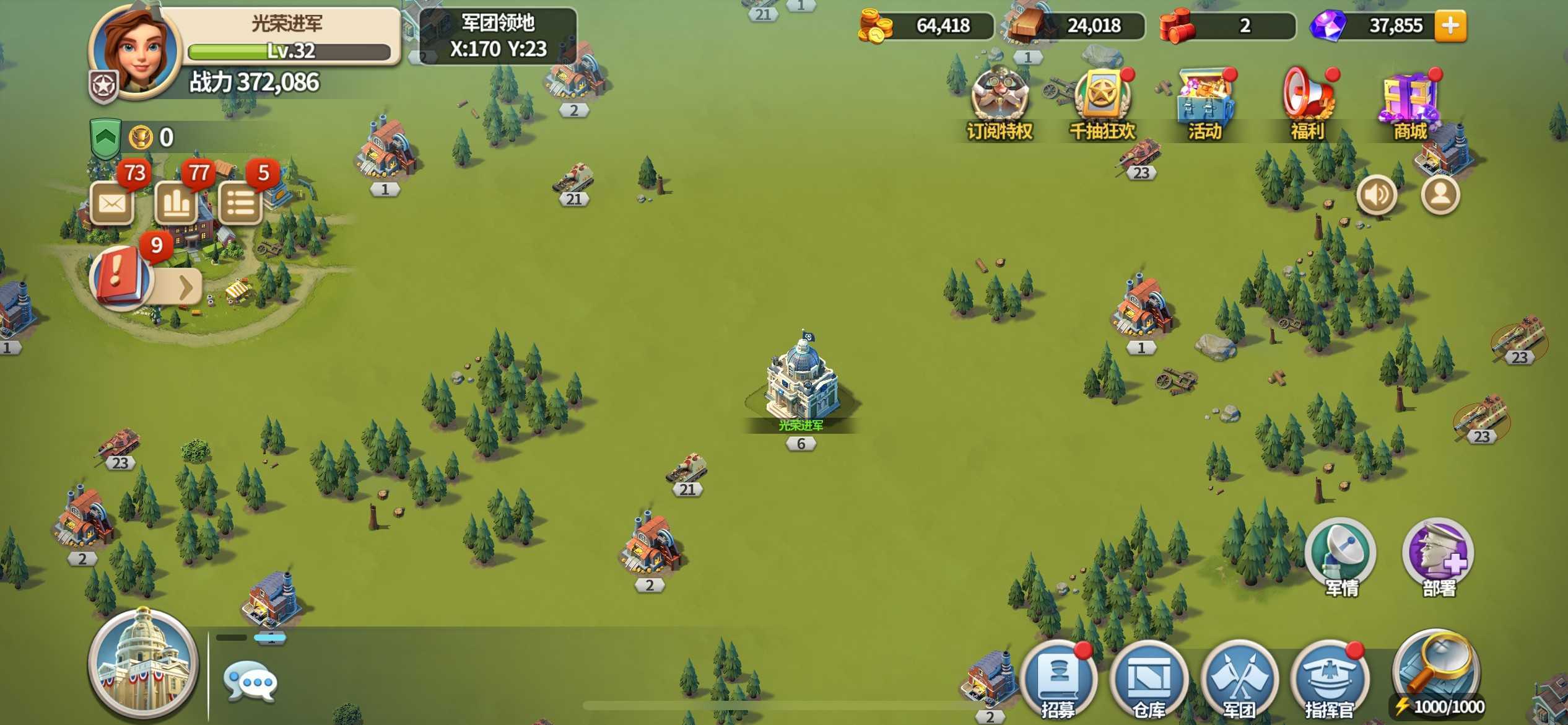Open the red quest book

120,276
